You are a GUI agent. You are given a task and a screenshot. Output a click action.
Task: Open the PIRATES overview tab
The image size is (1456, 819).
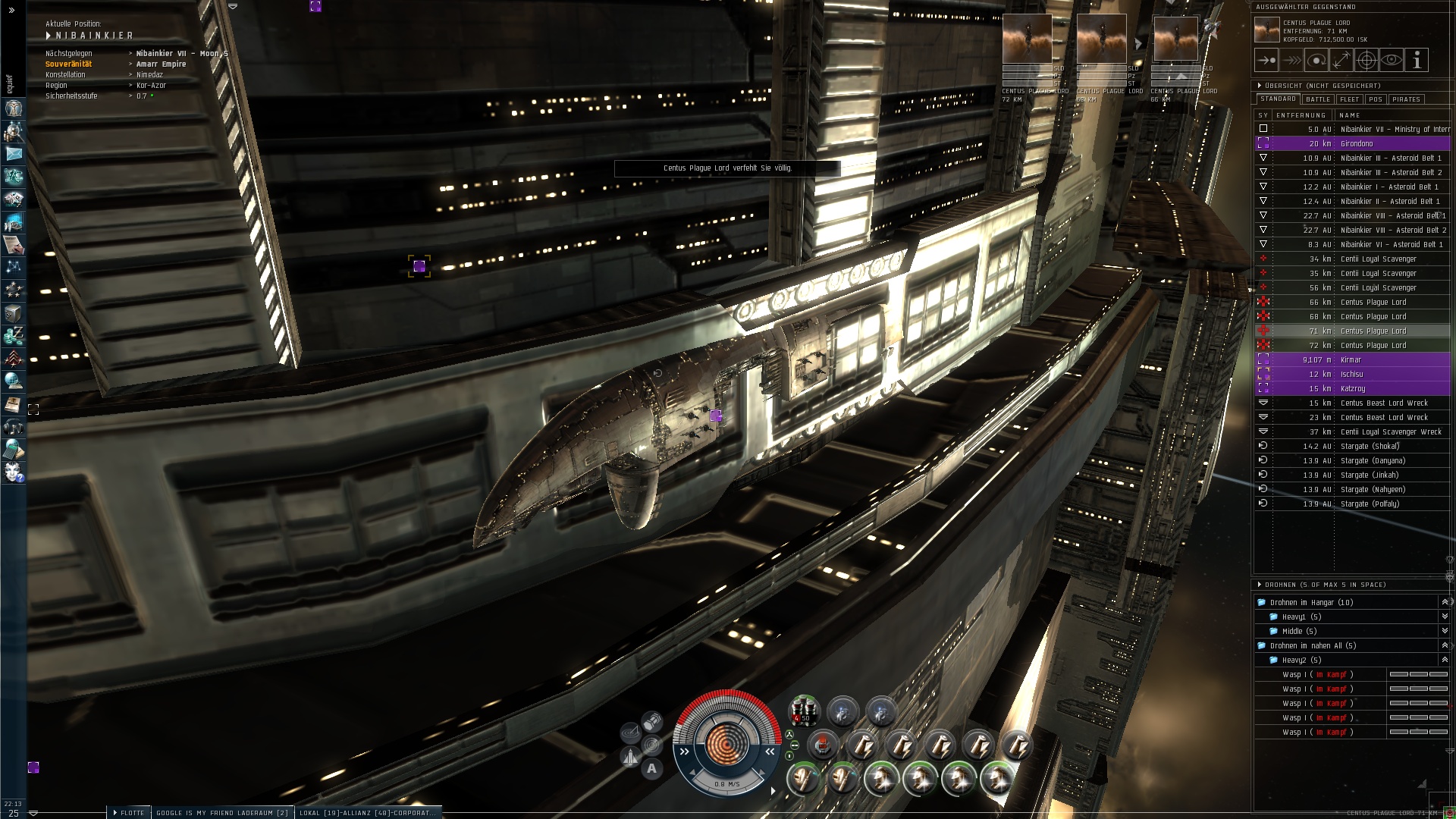(1406, 99)
